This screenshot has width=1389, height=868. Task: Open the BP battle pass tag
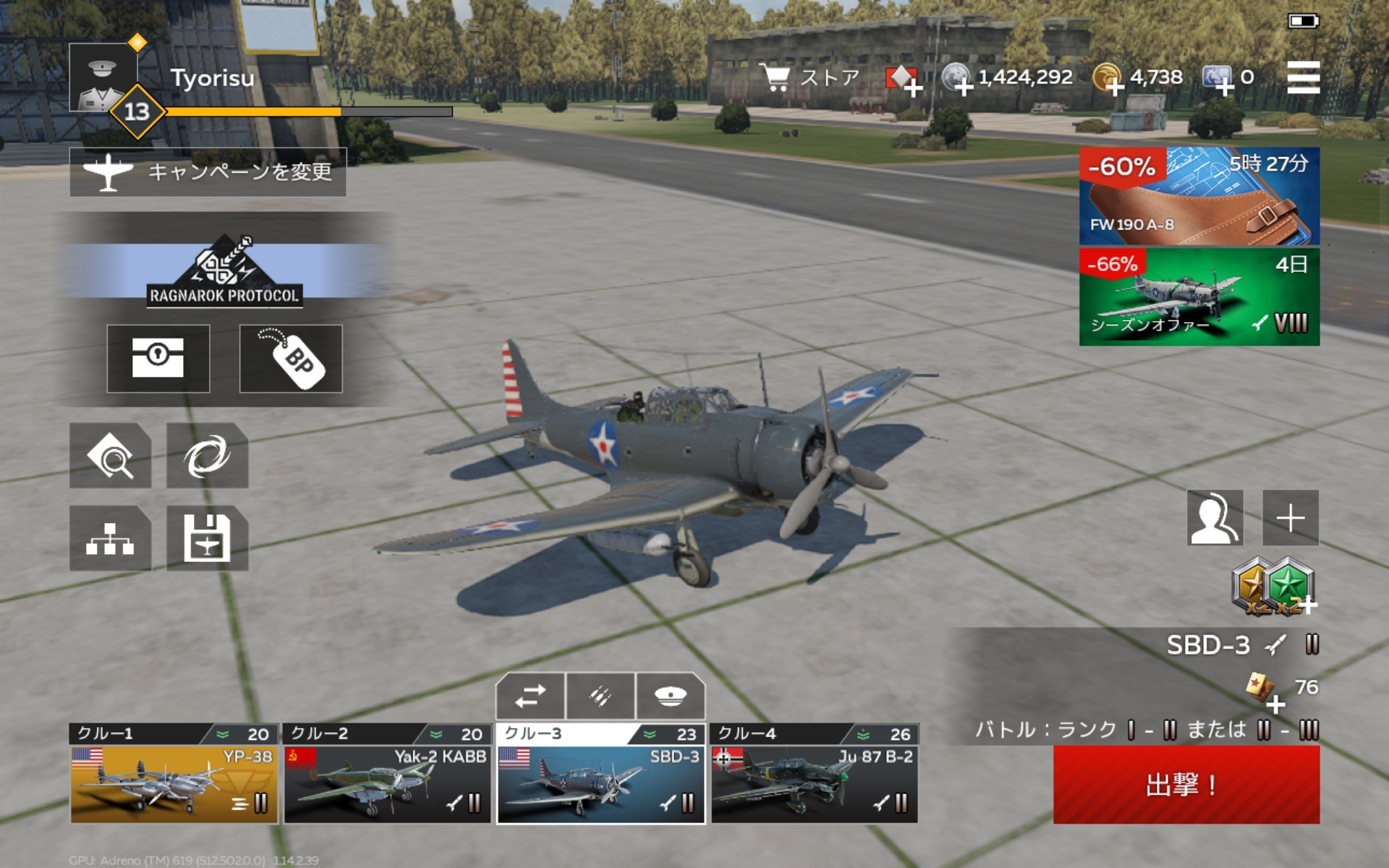pyautogui.click(x=291, y=359)
